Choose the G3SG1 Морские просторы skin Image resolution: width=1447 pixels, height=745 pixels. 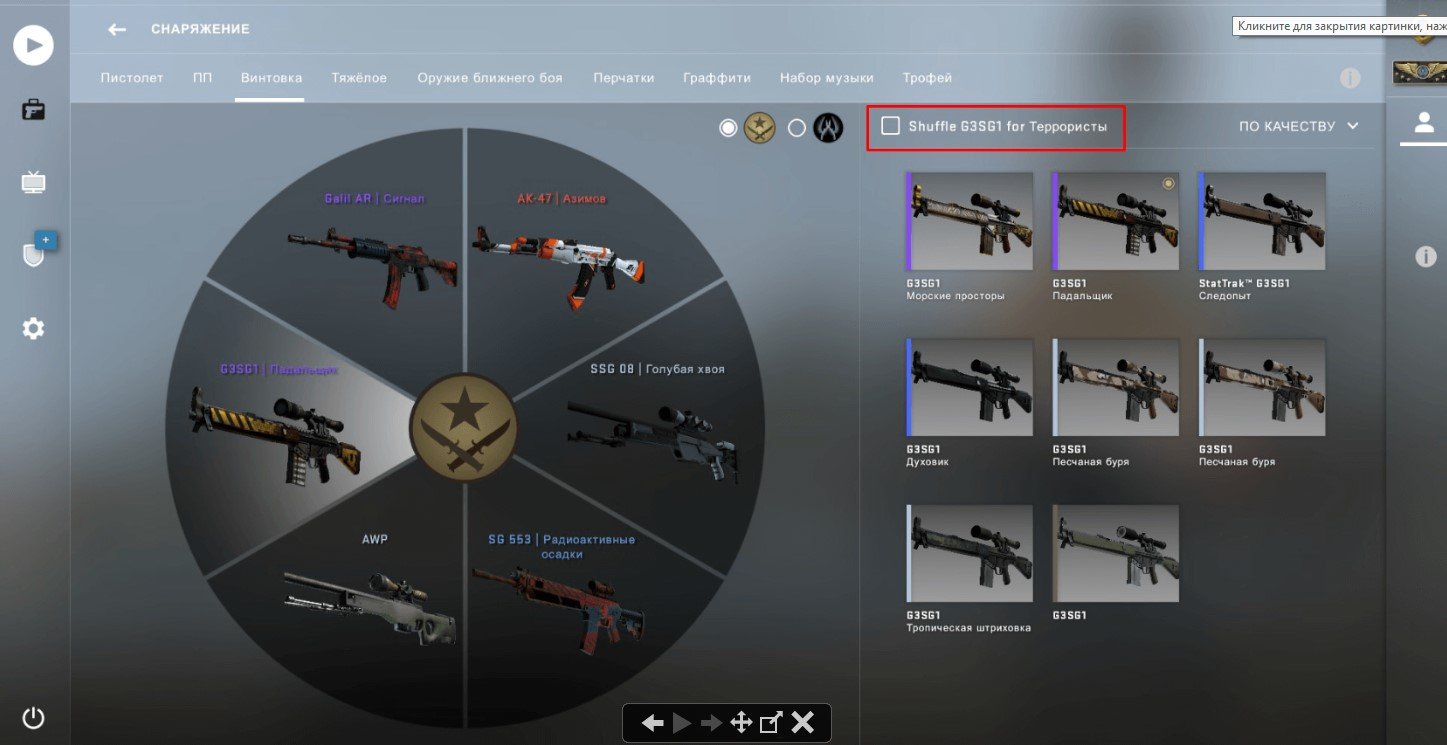(969, 222)
